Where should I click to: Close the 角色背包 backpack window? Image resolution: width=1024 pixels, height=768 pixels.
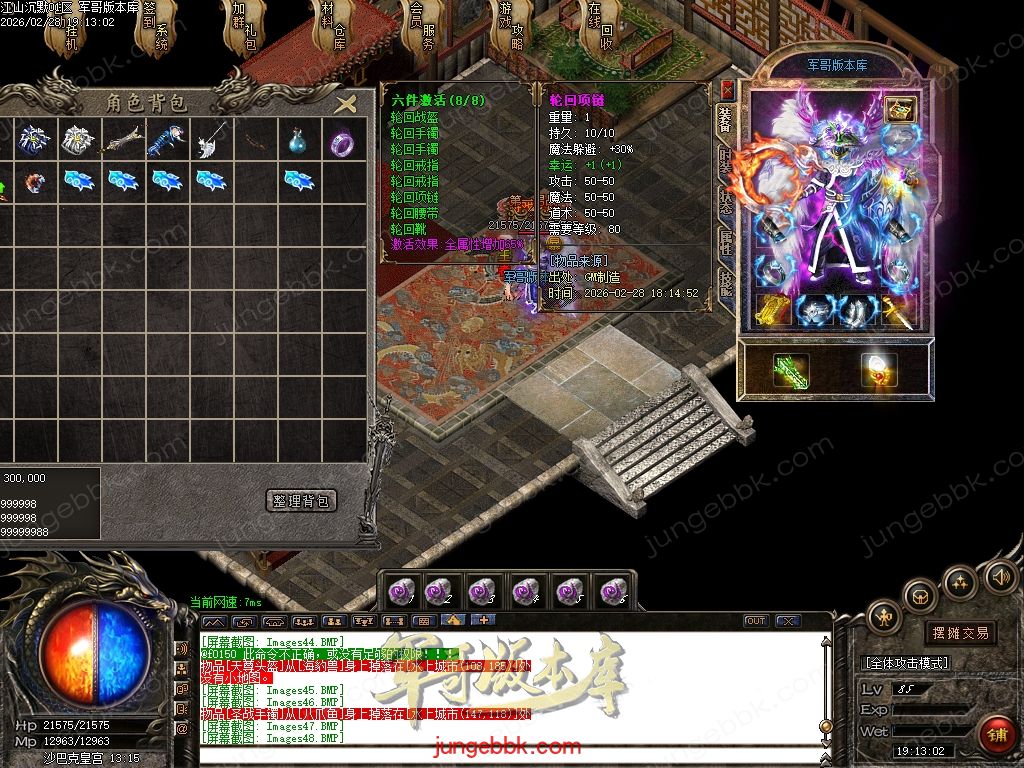pos(346,104)
